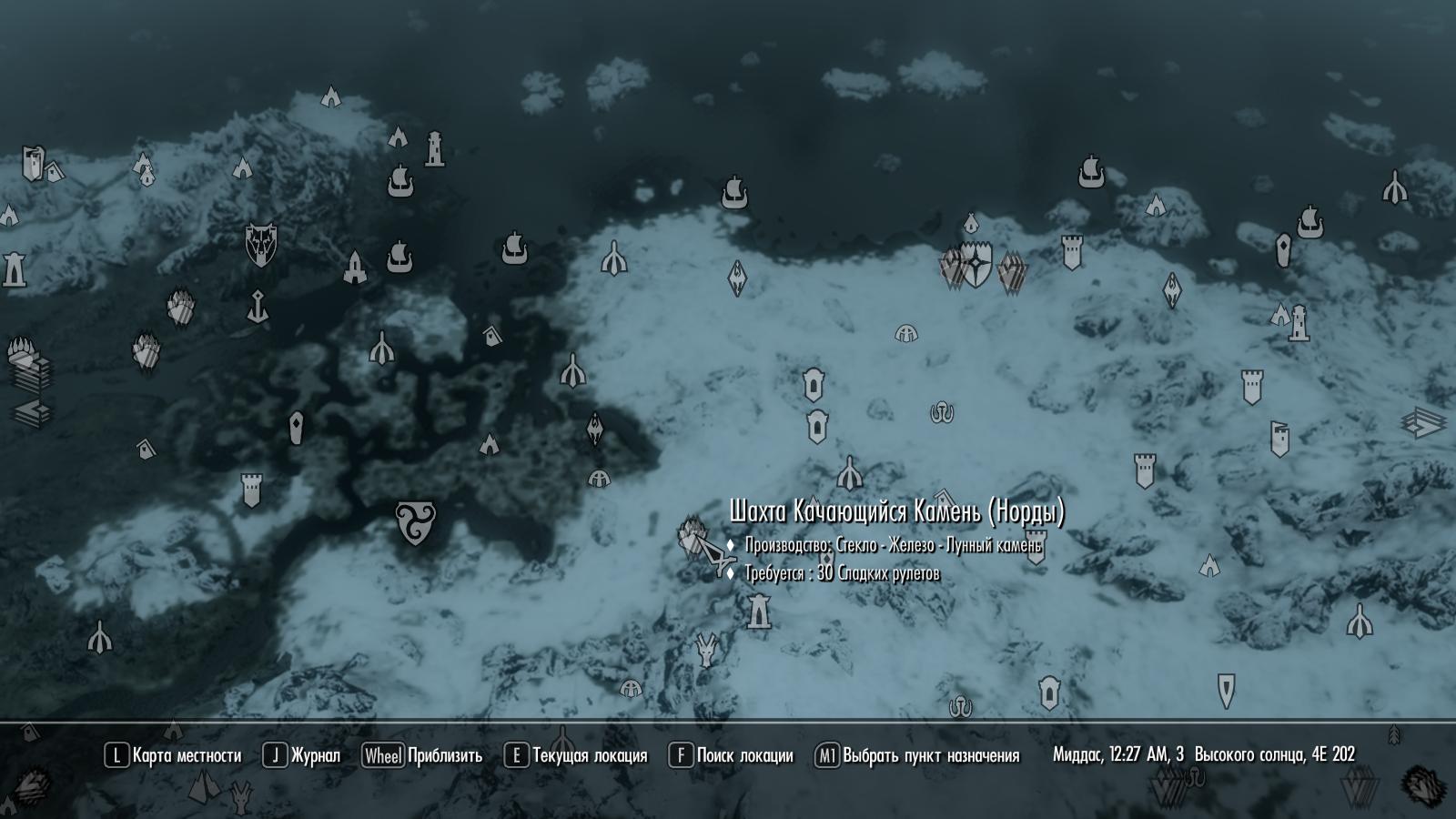Viewport: 1456px width, 819px height.
Task: Click the dragon head lair marker
Action: 706,650
